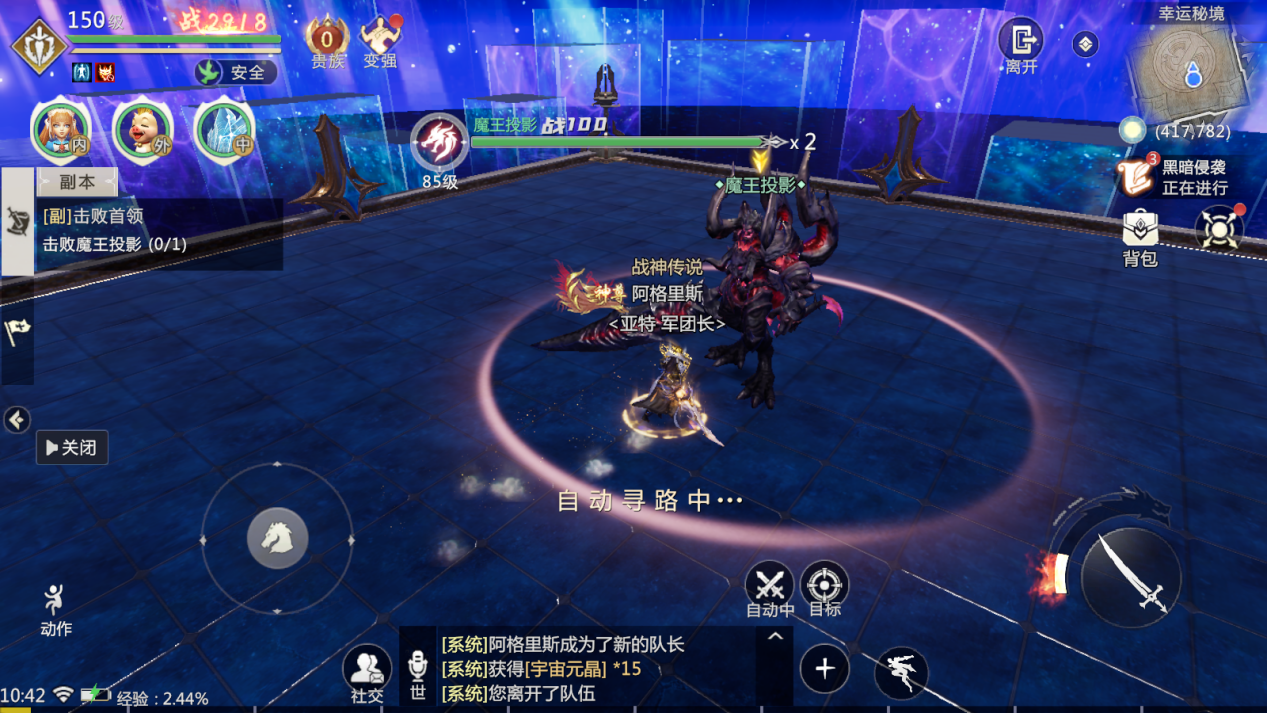Image resolution: width=1267 pixels, height=713 pixels.
Task: Toggle the 自动中 auto-battle button
Action: pyautogui.click(x=770, y=588)
